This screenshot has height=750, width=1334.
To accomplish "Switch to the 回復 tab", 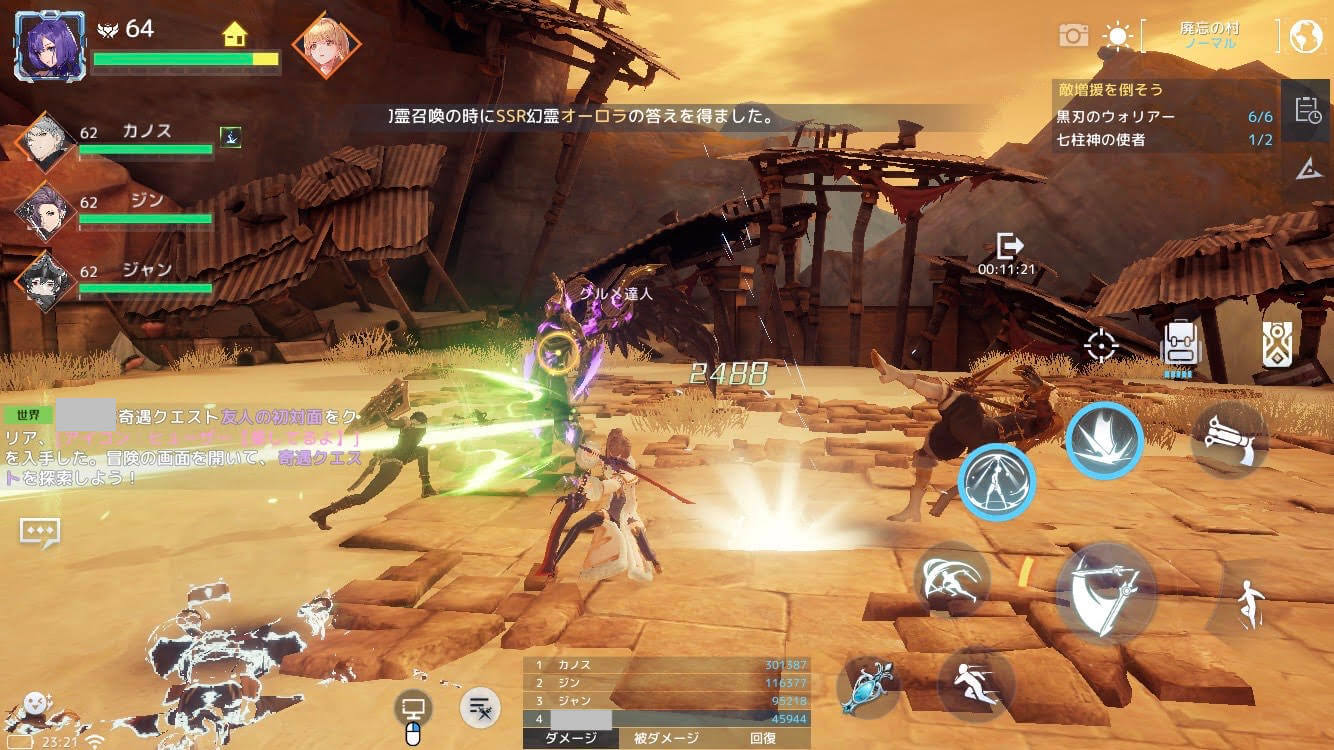I will click(762, 738).
